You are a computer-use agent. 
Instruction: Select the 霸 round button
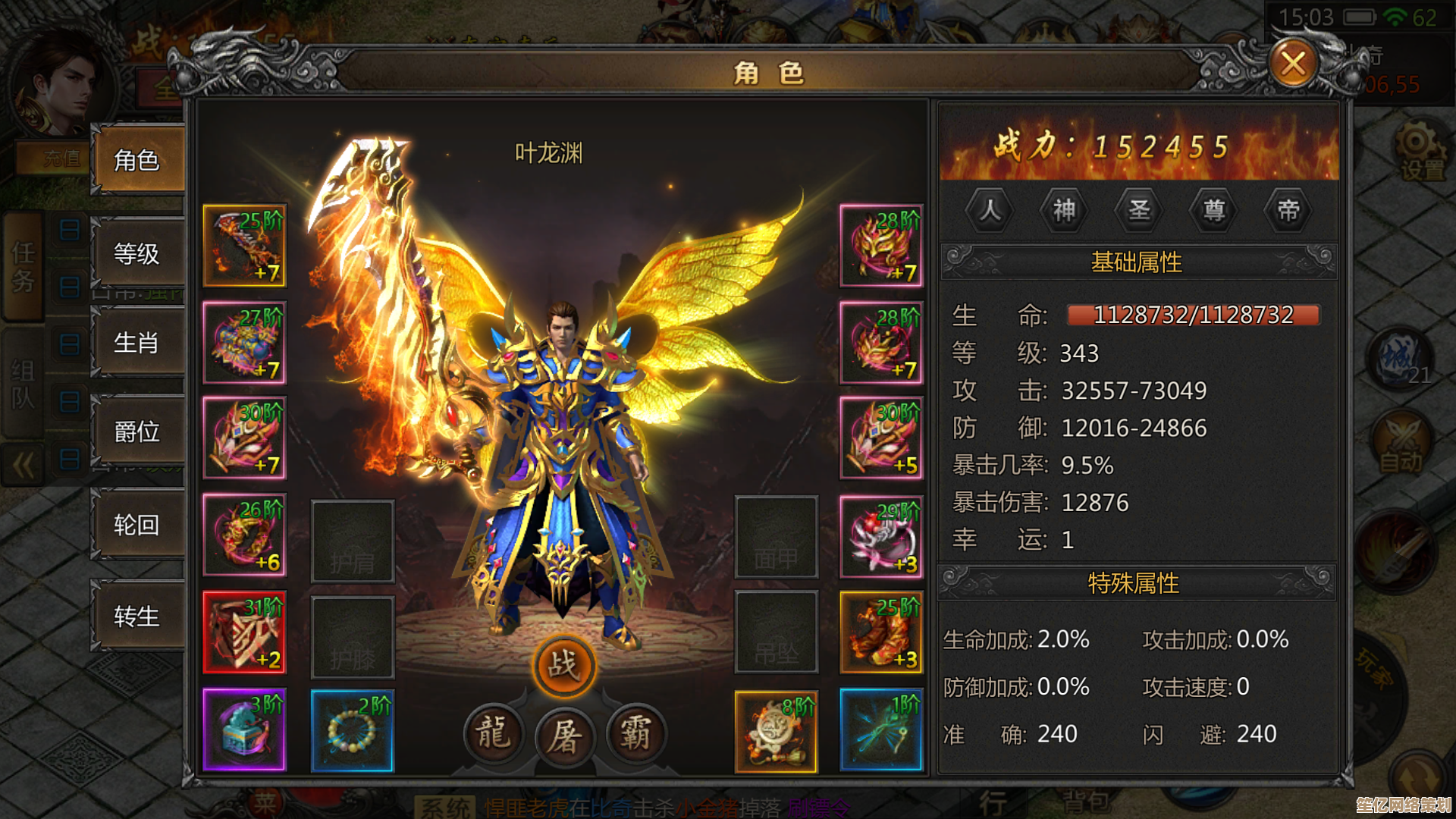coord(635,733)
